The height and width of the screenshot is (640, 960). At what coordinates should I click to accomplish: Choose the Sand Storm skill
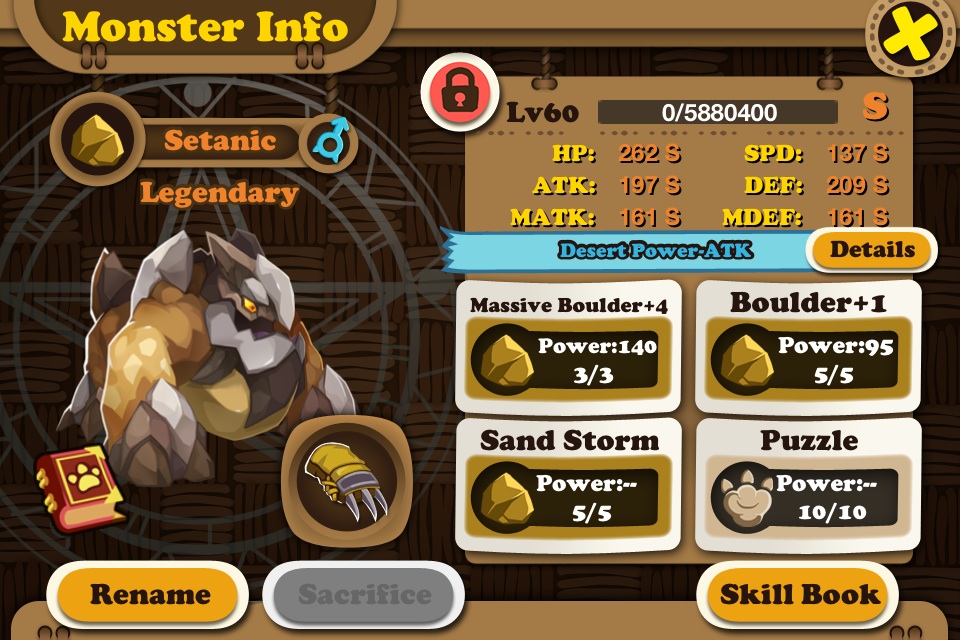(568, 484)
